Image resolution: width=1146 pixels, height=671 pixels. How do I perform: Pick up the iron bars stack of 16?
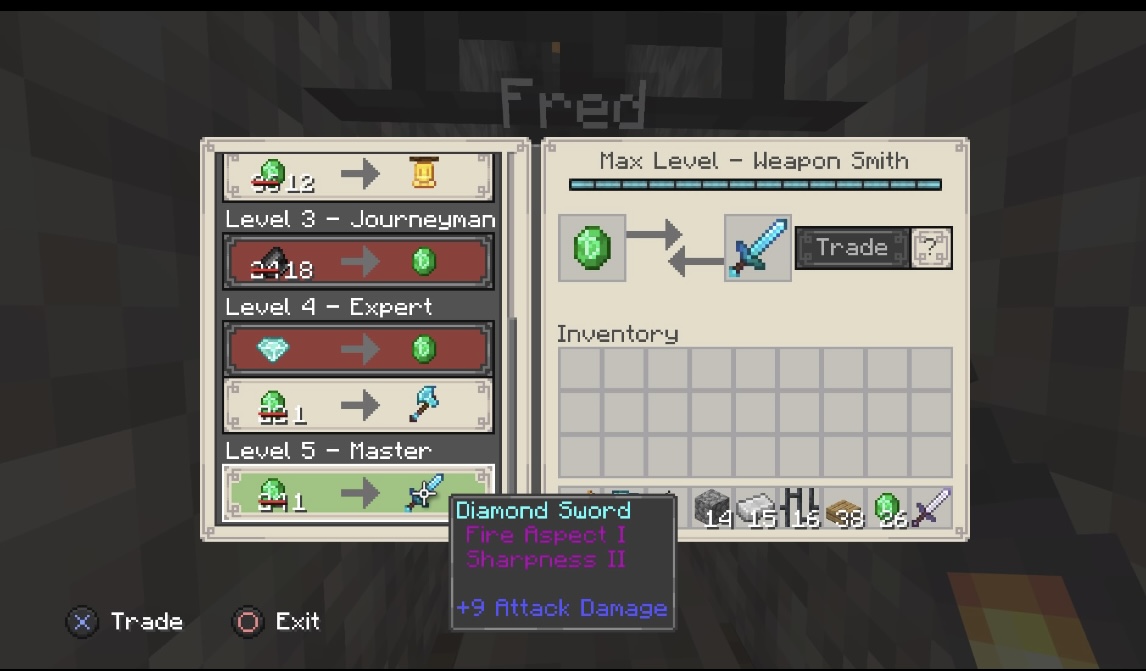(x=799, y=508)
